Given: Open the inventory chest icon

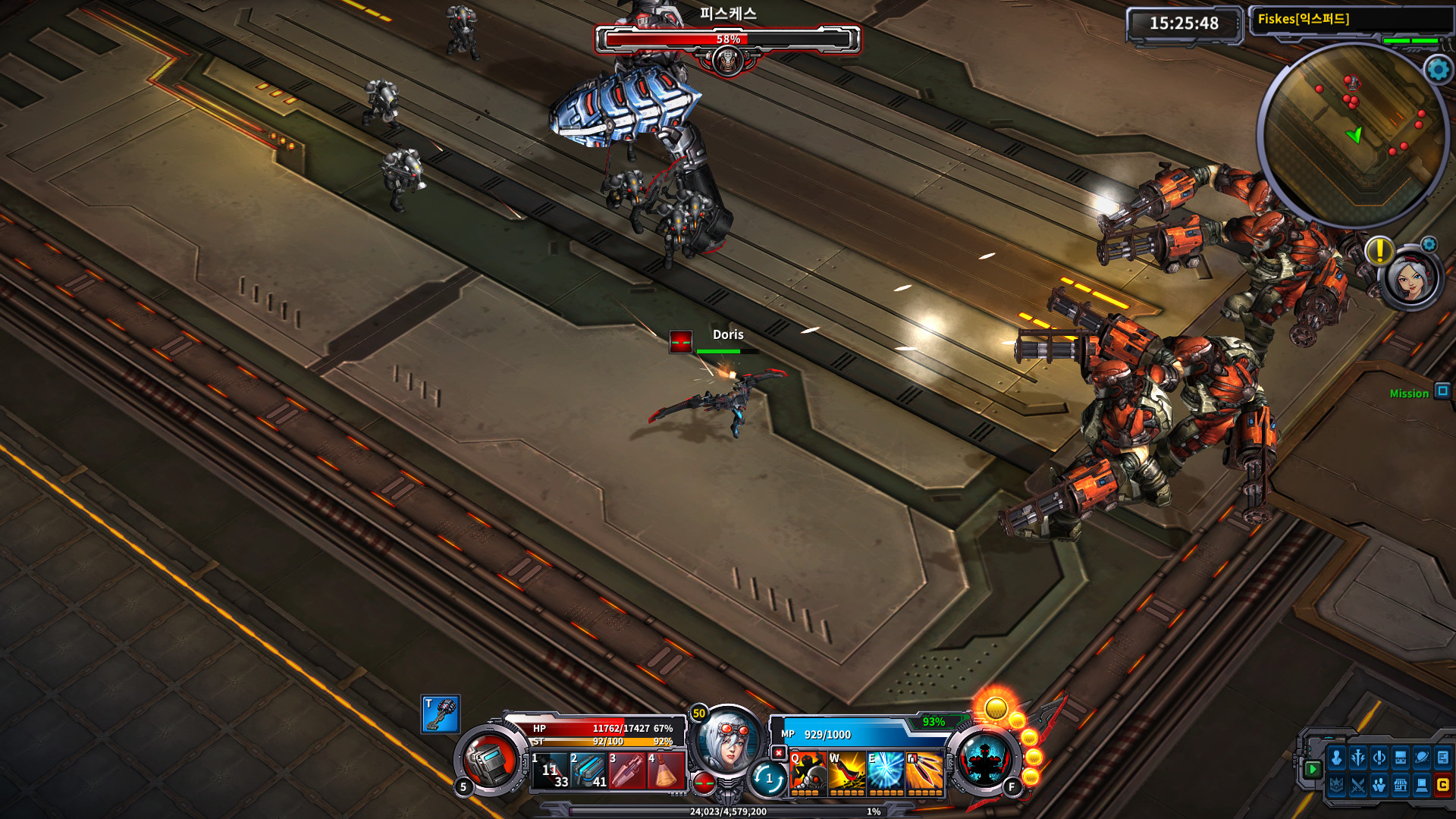Looking at the screenshot, I should coord(1399,758).
